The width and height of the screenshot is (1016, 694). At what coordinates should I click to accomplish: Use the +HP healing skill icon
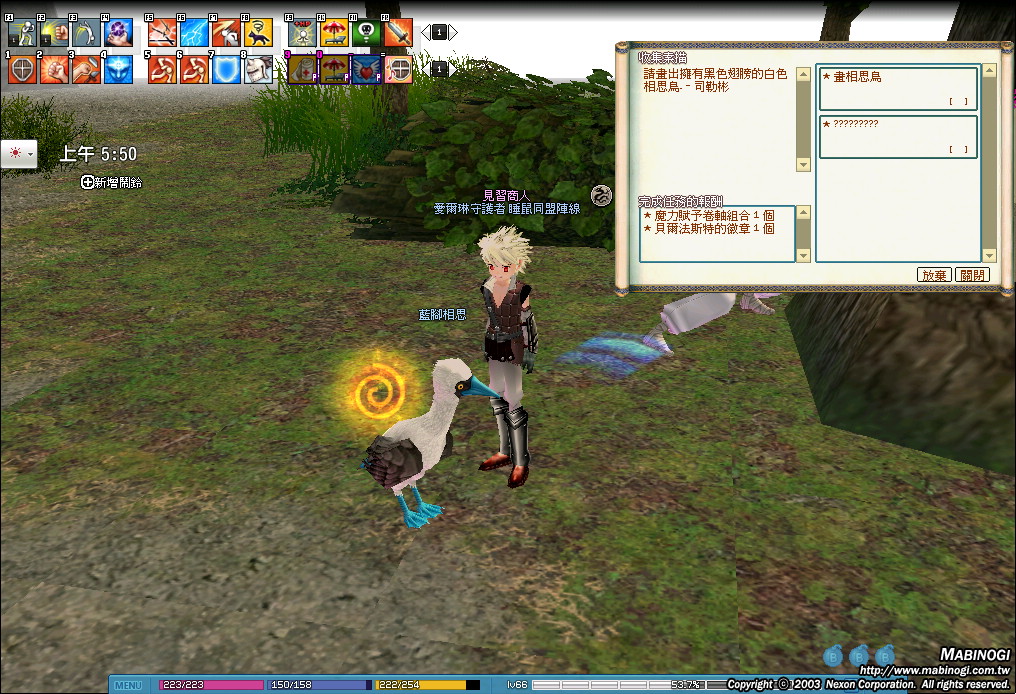(x=302, y=33)
